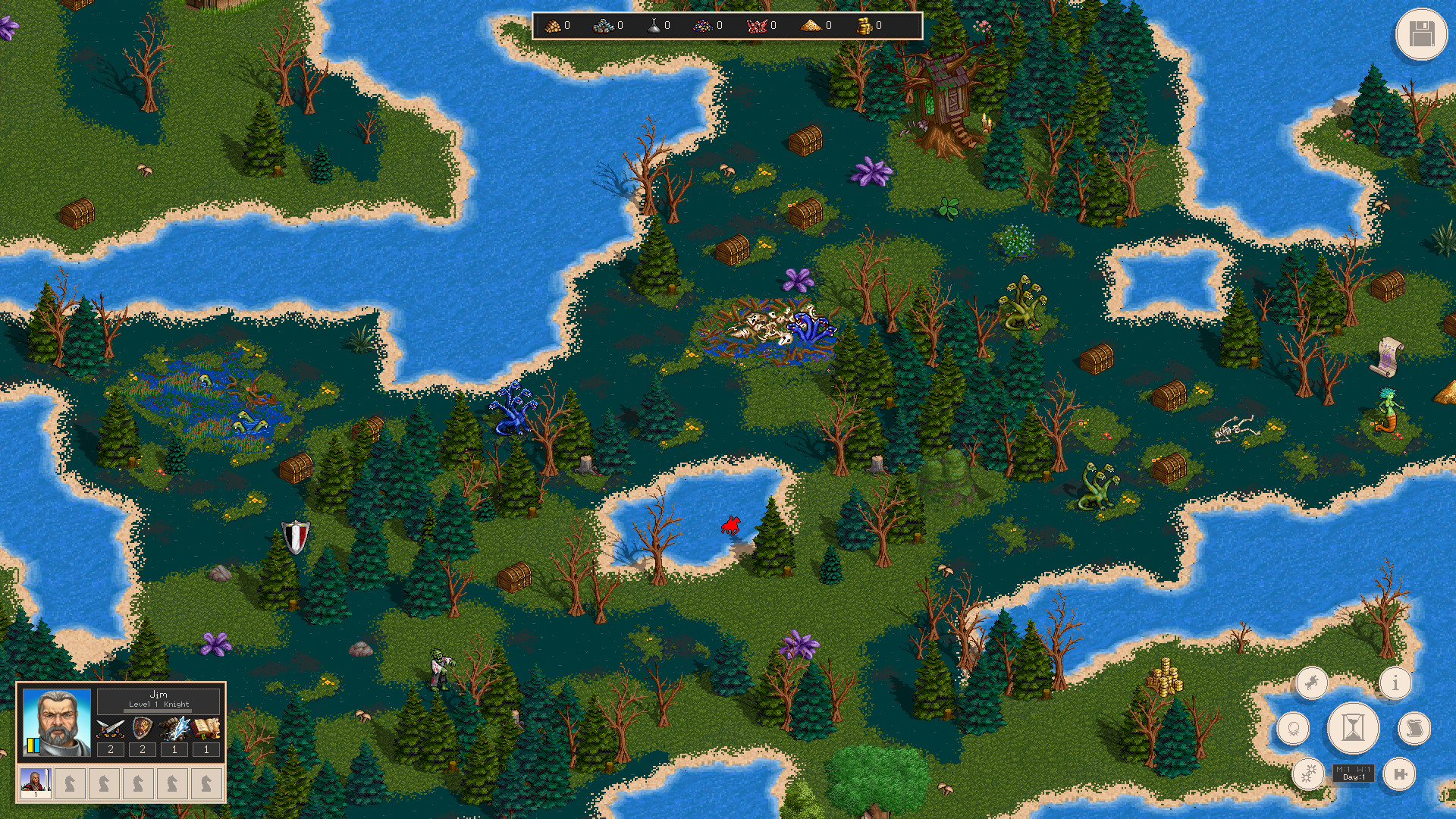
Task: Click the experience bar under Level 1 Knight
Action: (158, 711)
